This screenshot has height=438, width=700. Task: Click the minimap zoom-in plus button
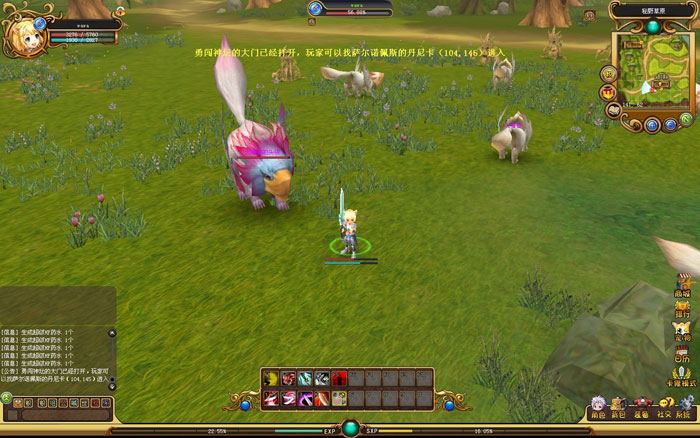point(651,125)
